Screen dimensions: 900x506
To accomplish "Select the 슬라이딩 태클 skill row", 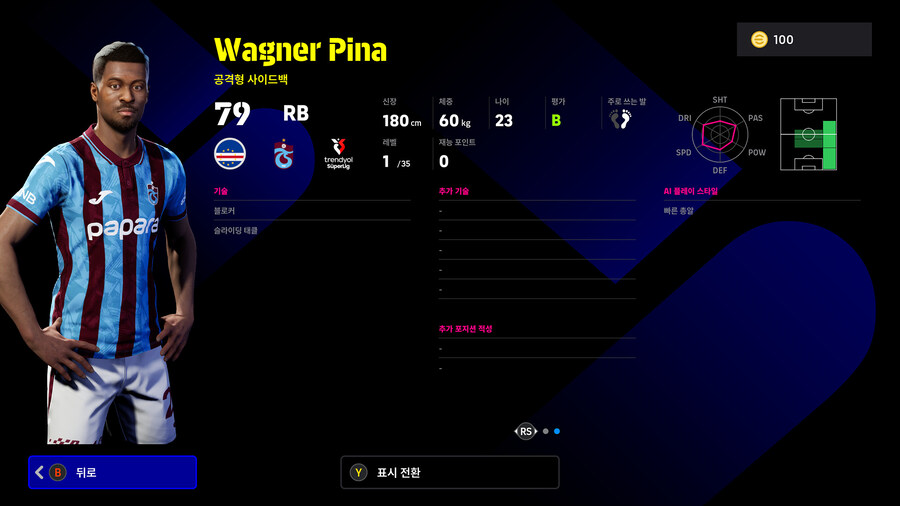I will [x=311, y=230].
